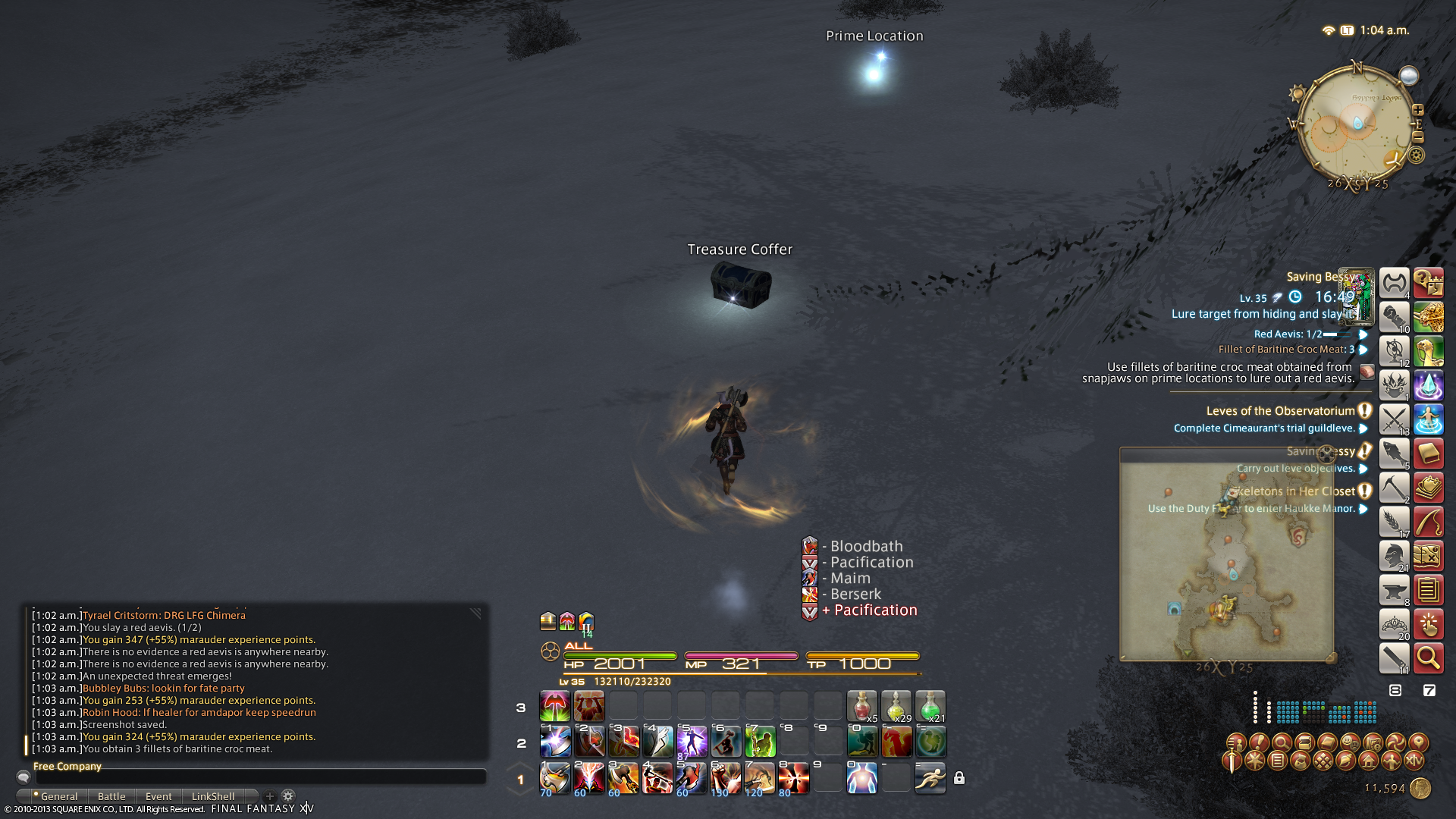The height and width of the screenshot is (819, 1456).
Task: Use the red potion with x5 count
Action: 861,706
